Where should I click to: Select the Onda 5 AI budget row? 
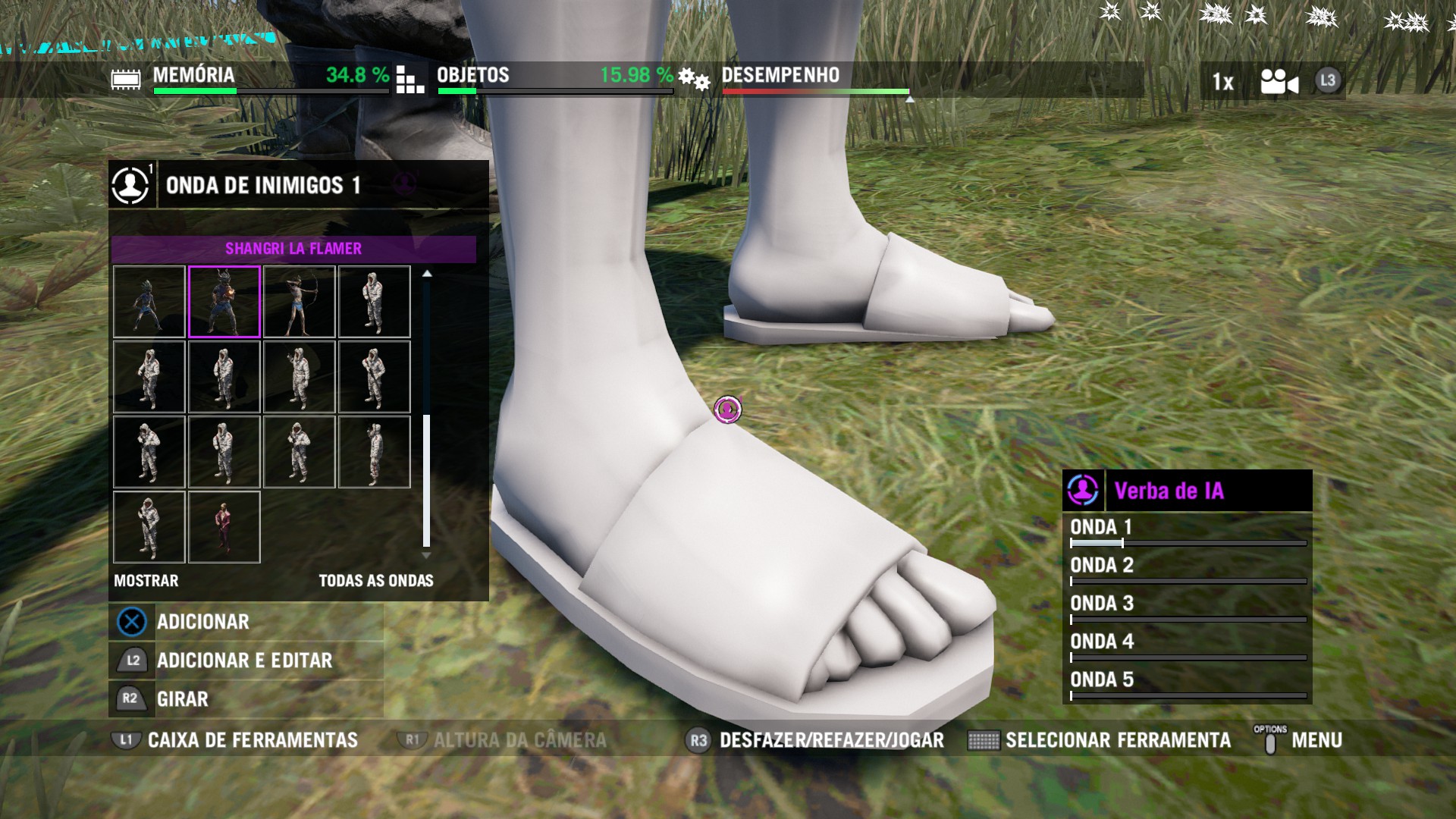point(1187,683)
